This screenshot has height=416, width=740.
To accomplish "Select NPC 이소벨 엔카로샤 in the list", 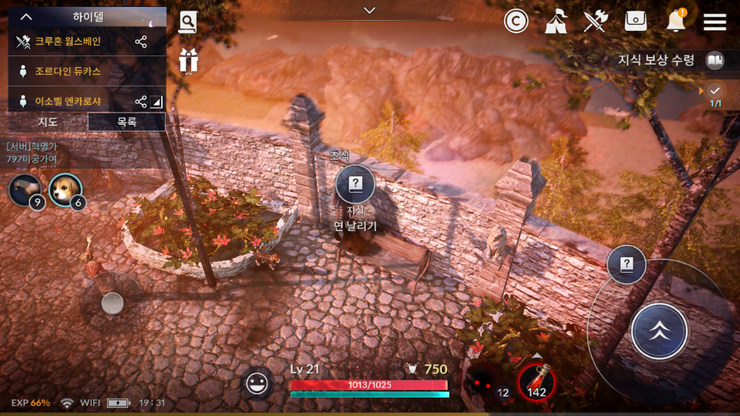I will (70, 101).
